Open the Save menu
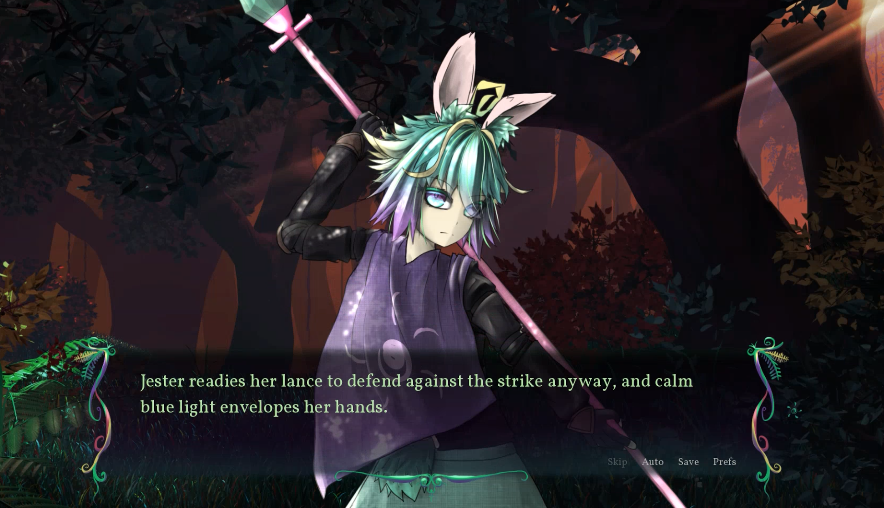Screen dimensions: 884x508 [688, 462]
